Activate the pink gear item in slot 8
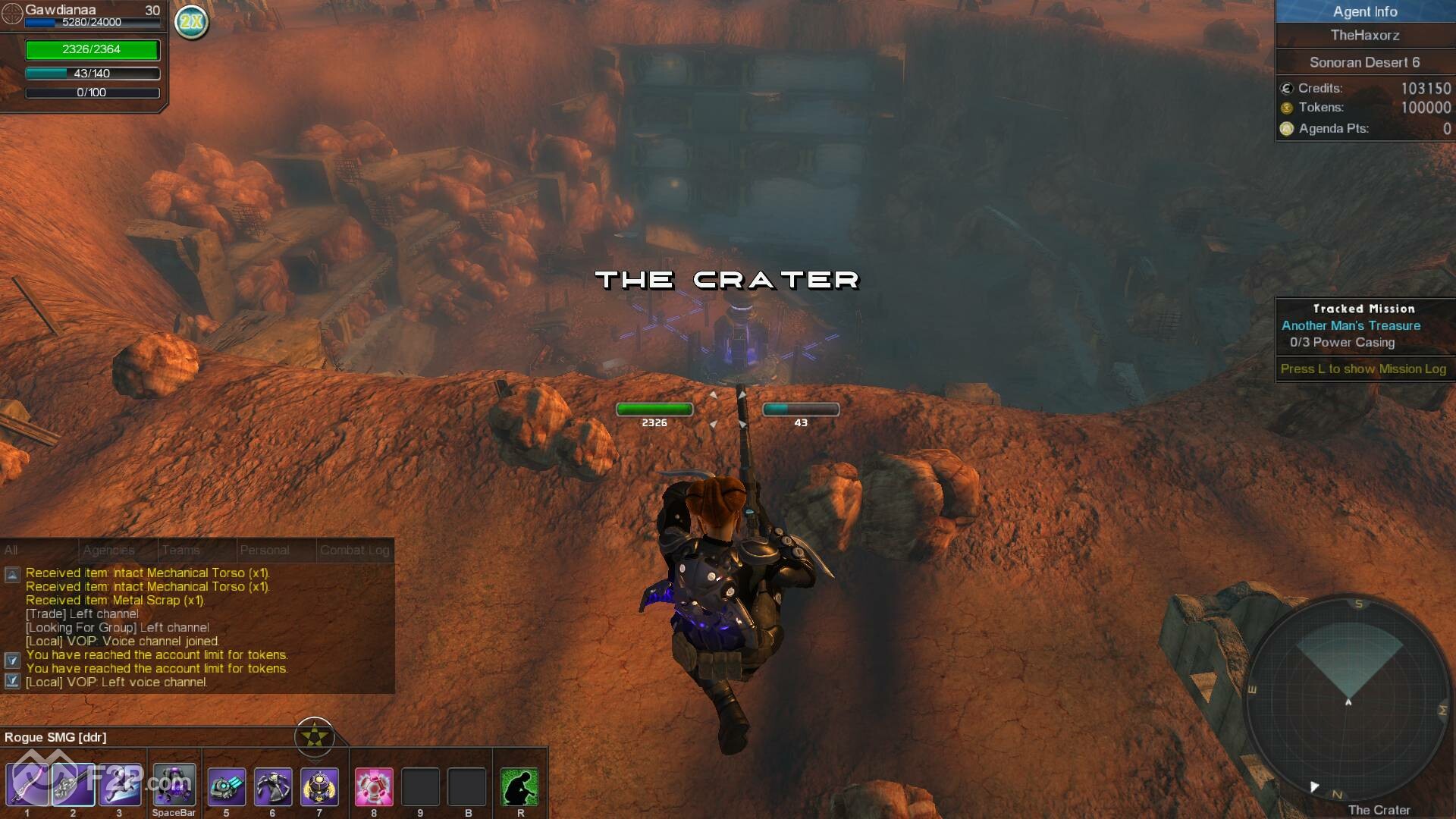 point(374,786)
